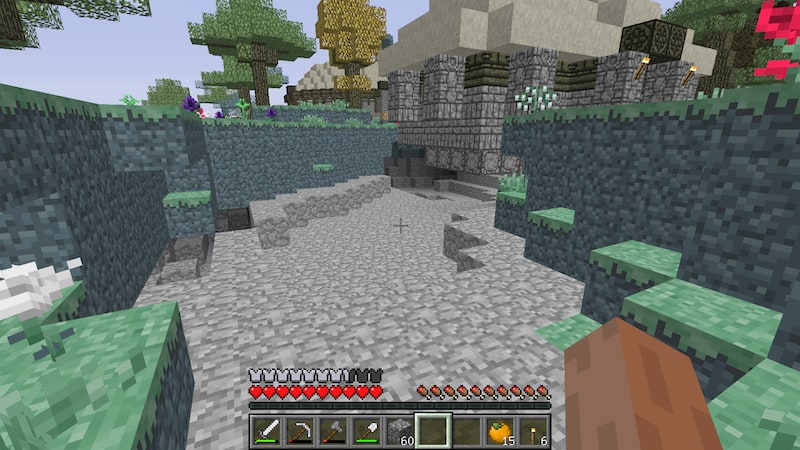Select the sword hotbar slot
The height and width of the screenshot is (450, 800).
click(x=267, y=431)
